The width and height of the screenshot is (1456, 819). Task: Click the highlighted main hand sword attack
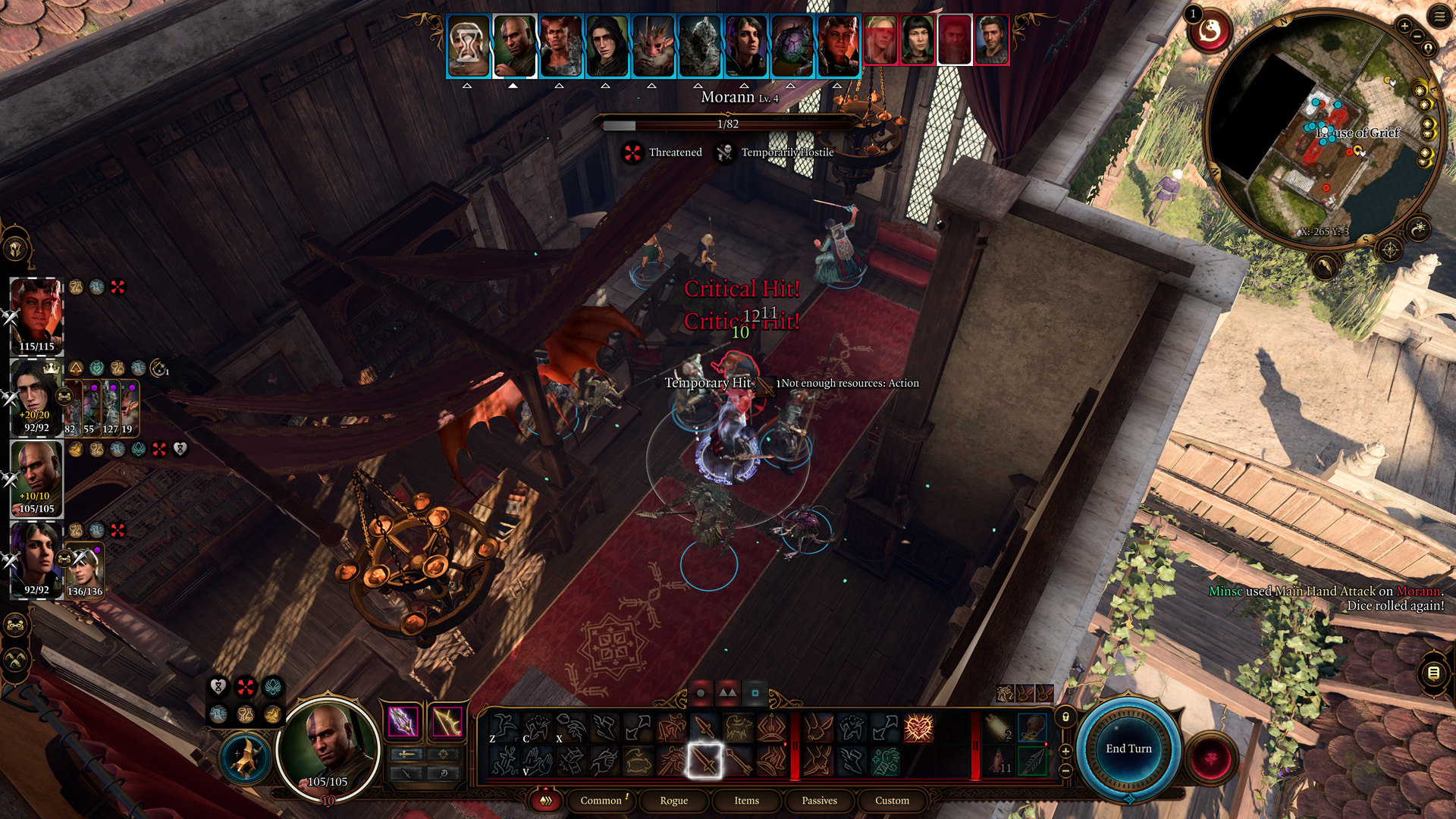pyautogui.click(x=704, y=761)
